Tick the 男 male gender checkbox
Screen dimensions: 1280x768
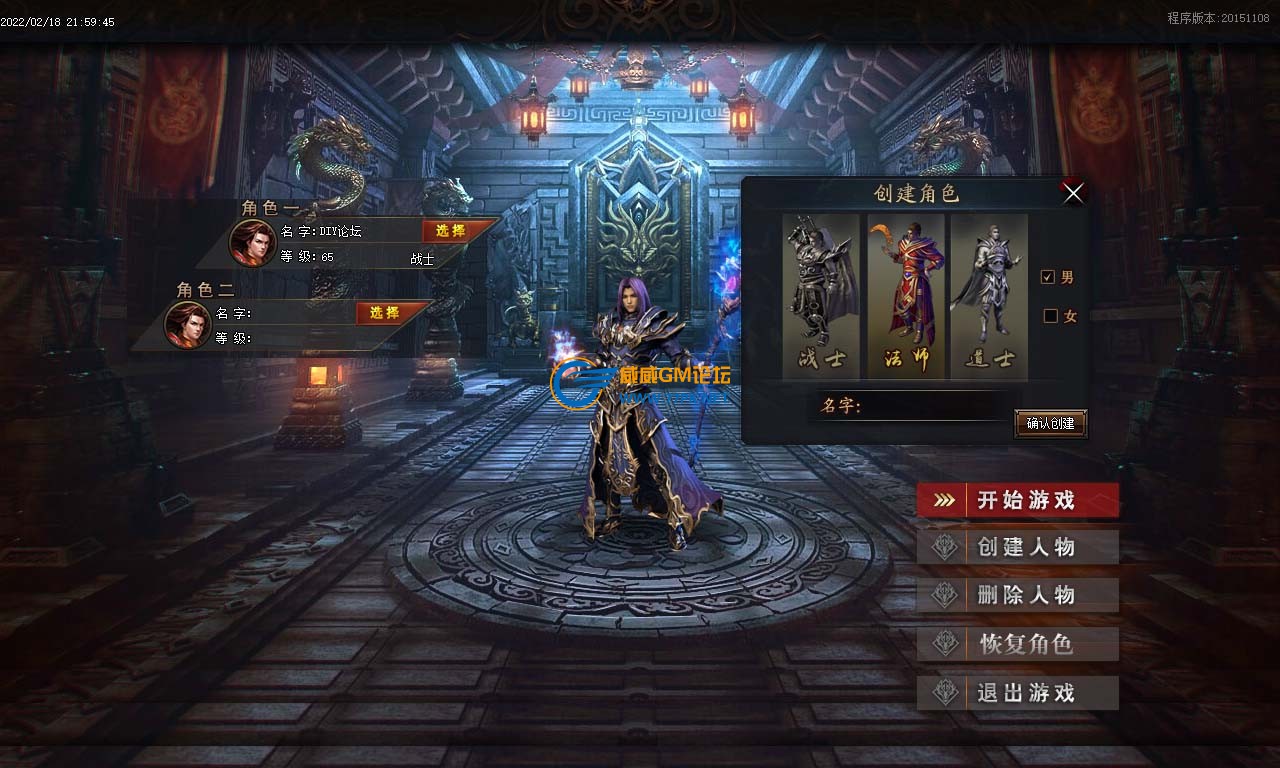1049,277
